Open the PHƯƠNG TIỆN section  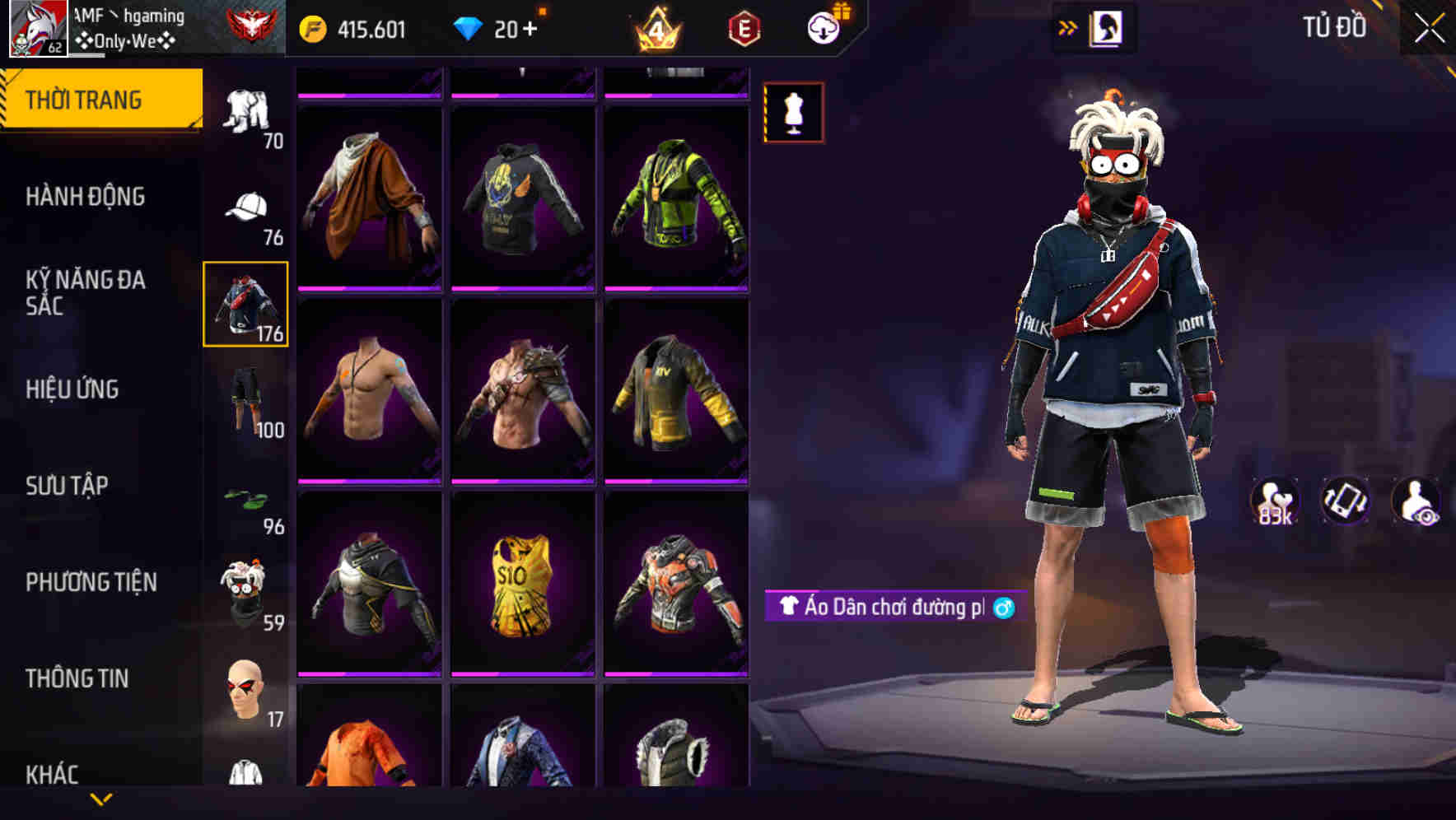tap(91, 581)
